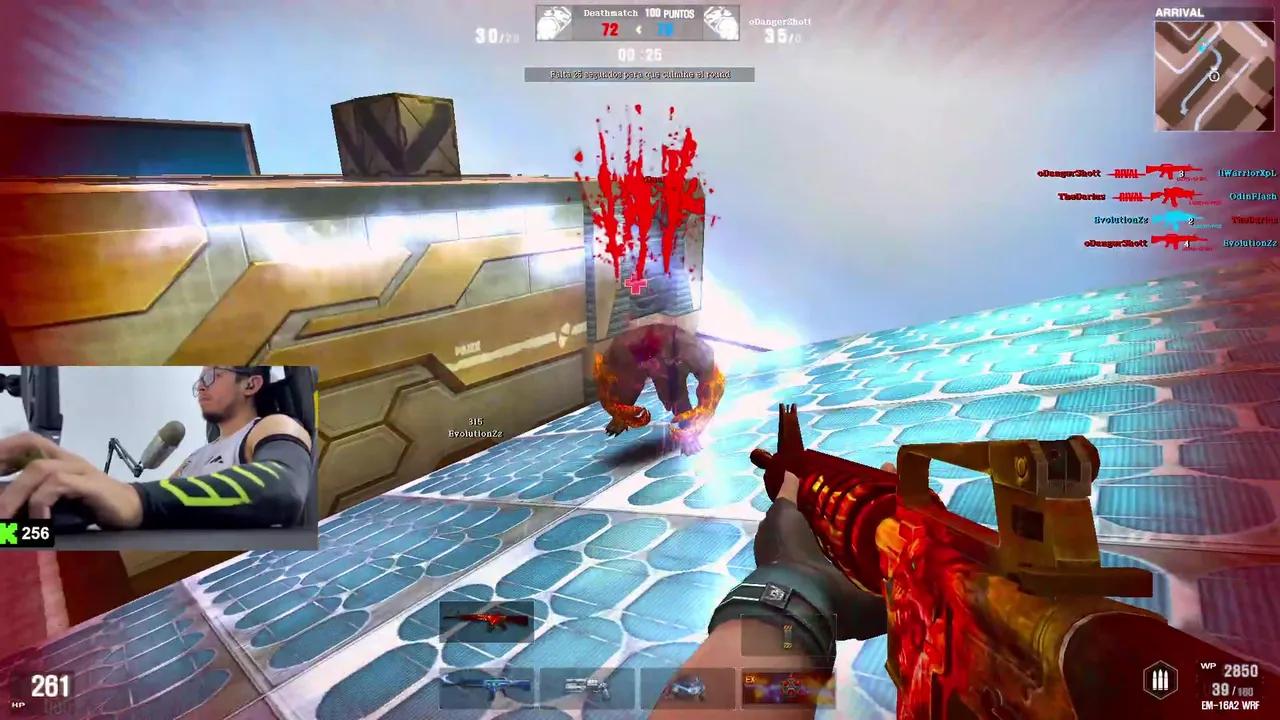Equip the silver revolver sidearm
Screen dimensions: 1280x720
[587, 687]
